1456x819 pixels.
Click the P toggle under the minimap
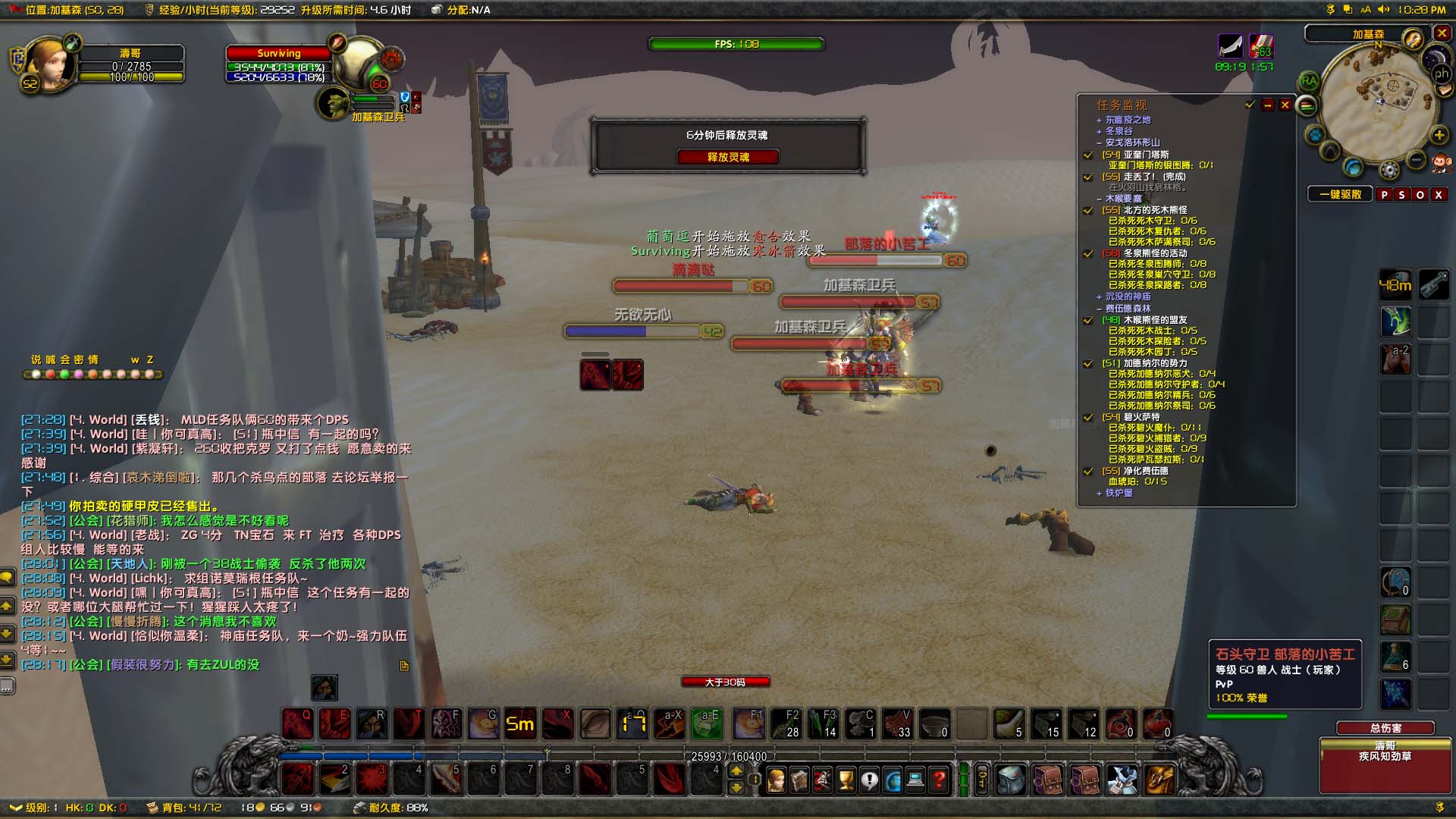[x=1385, y=194]
